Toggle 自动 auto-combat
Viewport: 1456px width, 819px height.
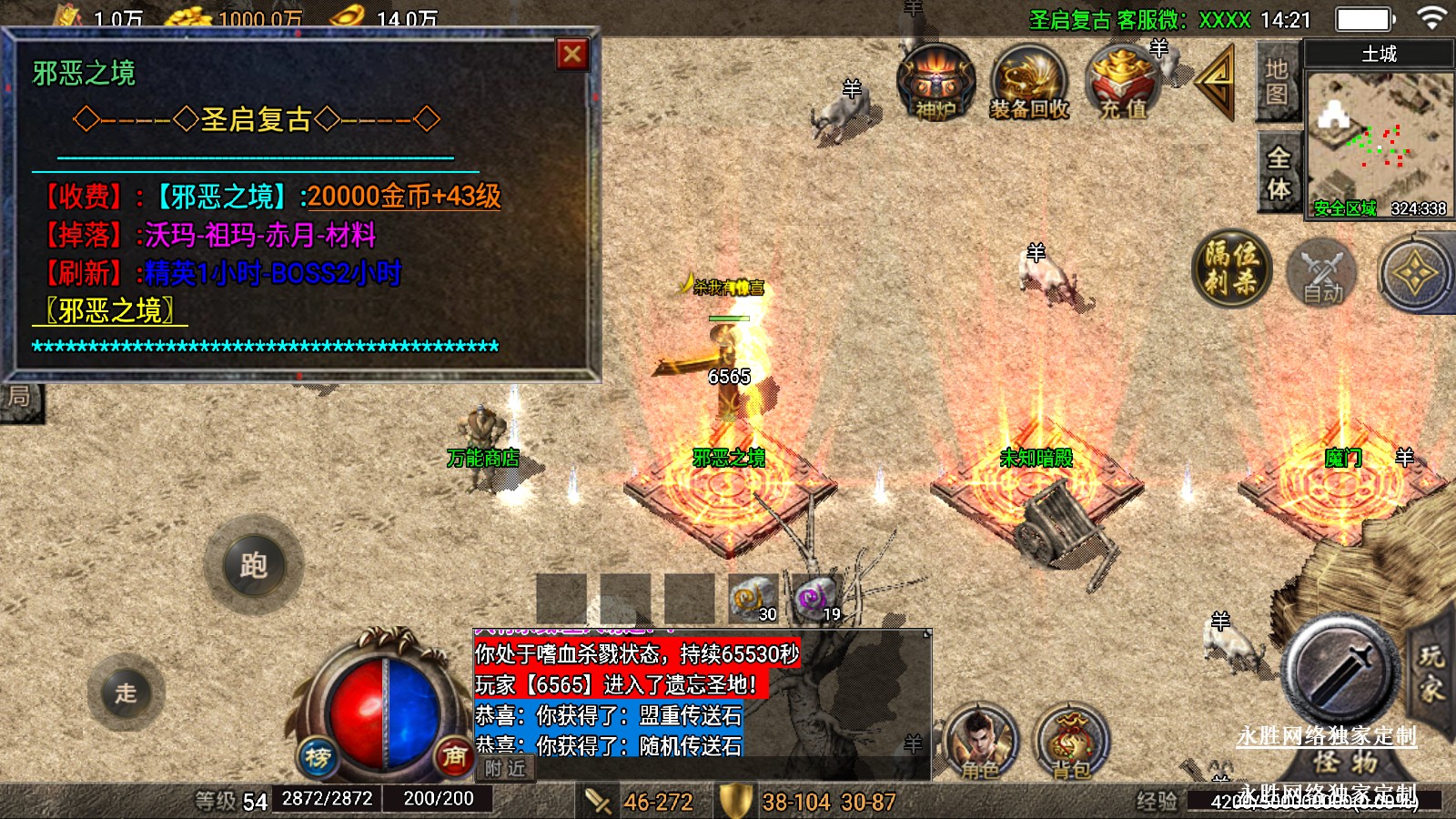[1321, 273]
